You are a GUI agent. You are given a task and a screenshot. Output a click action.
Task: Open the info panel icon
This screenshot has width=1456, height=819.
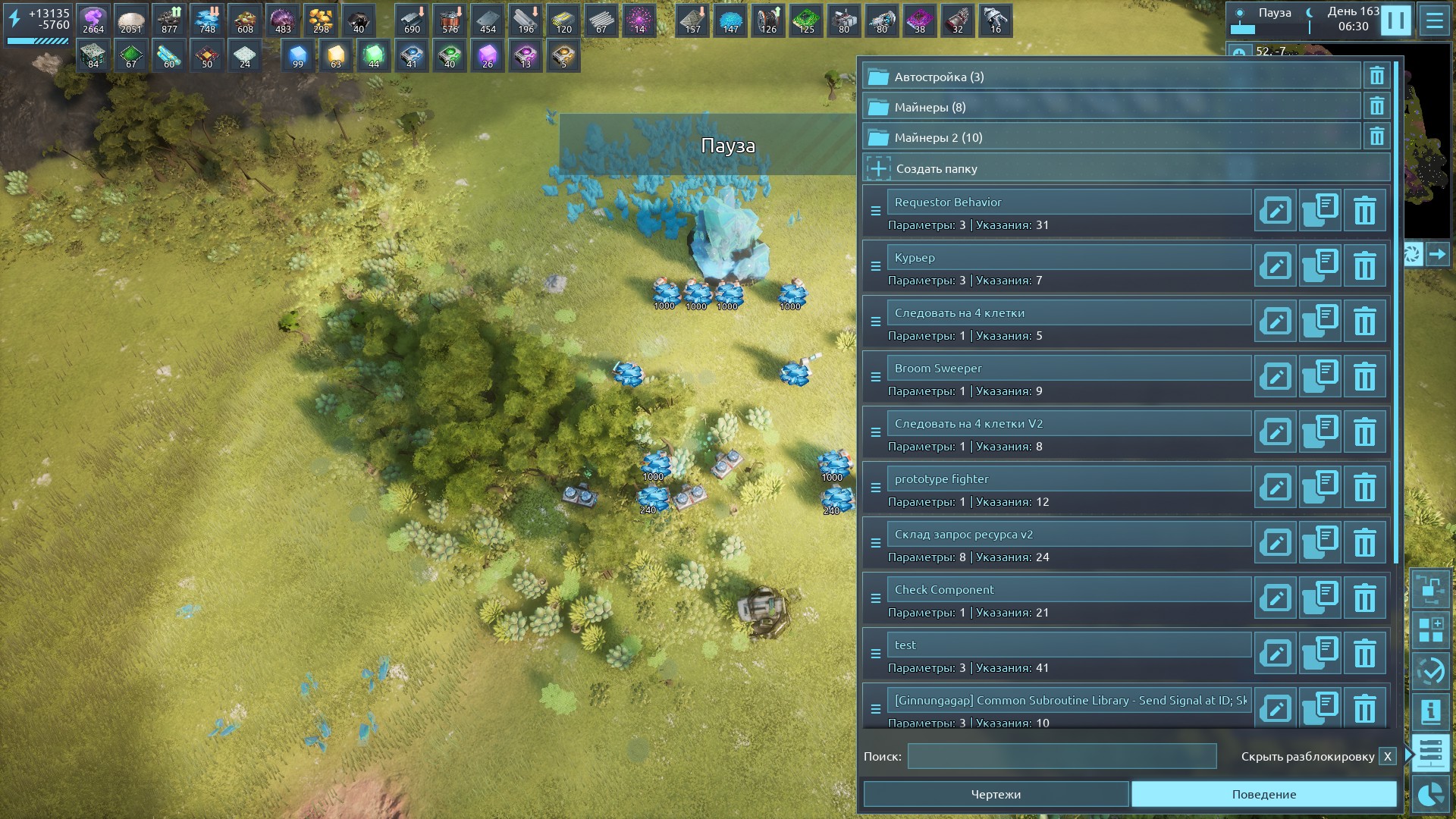(1430, 712)
